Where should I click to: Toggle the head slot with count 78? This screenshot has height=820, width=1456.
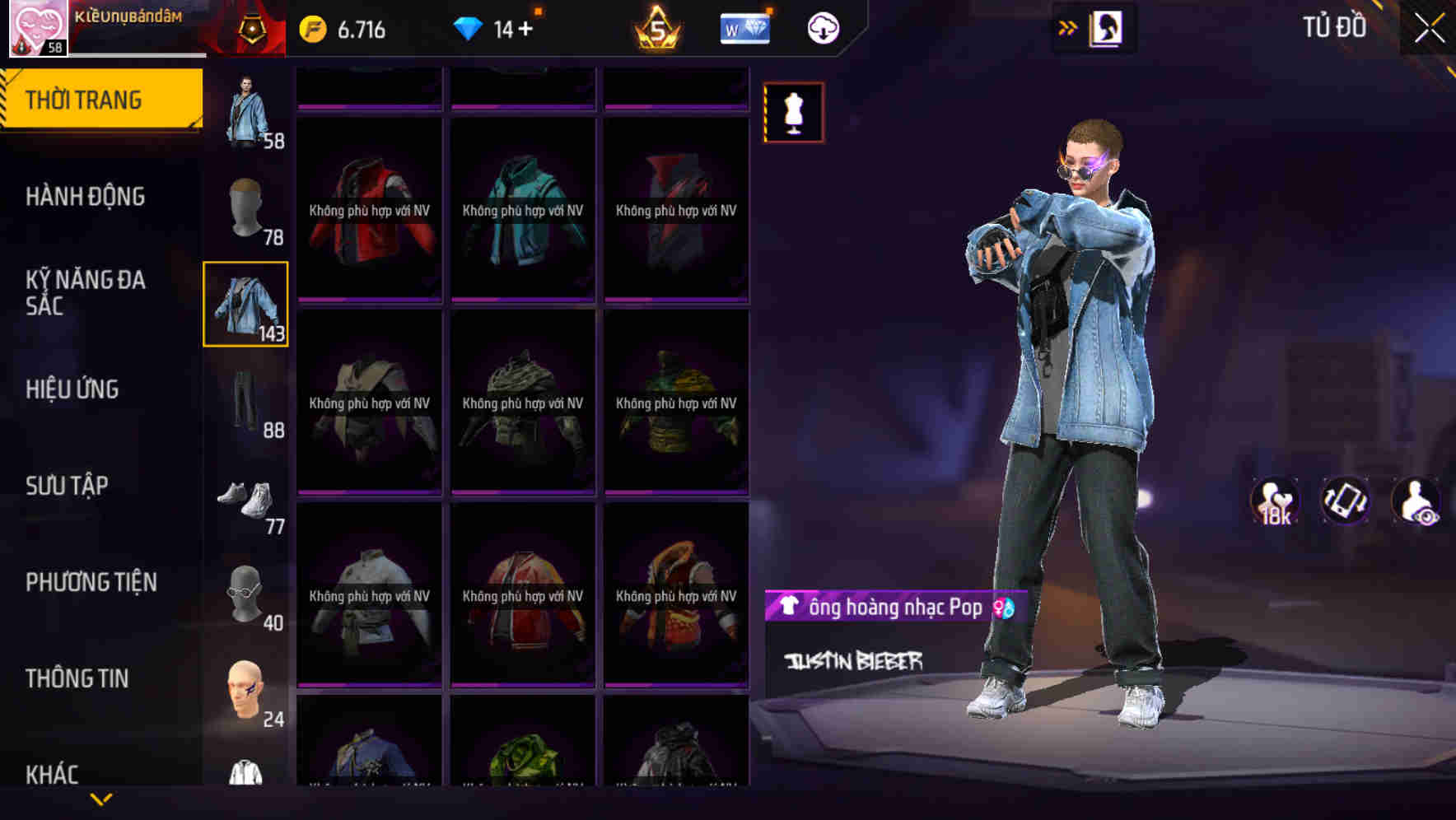[x=245, y=206]
